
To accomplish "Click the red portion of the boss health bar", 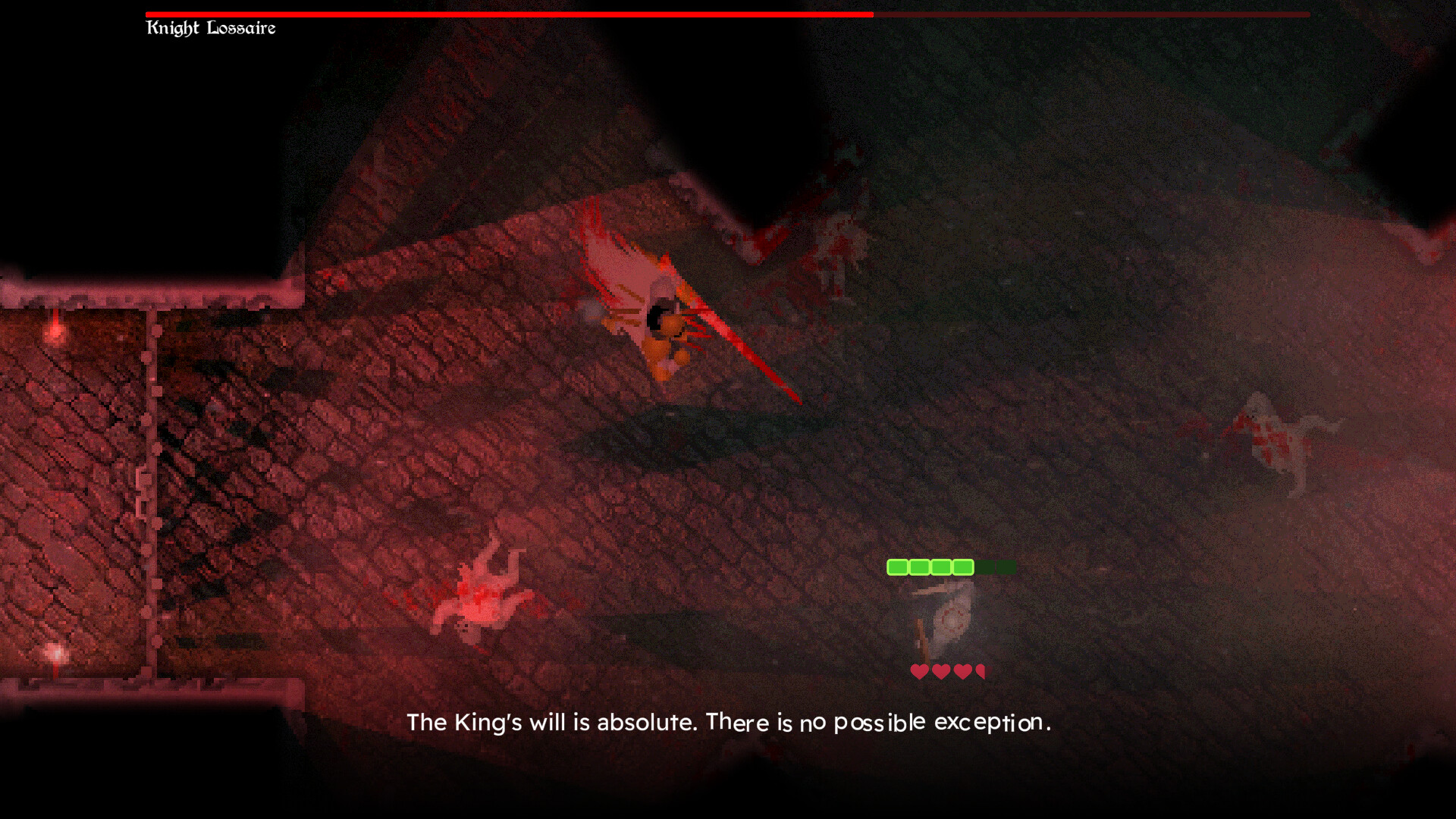I will [508, 13].
